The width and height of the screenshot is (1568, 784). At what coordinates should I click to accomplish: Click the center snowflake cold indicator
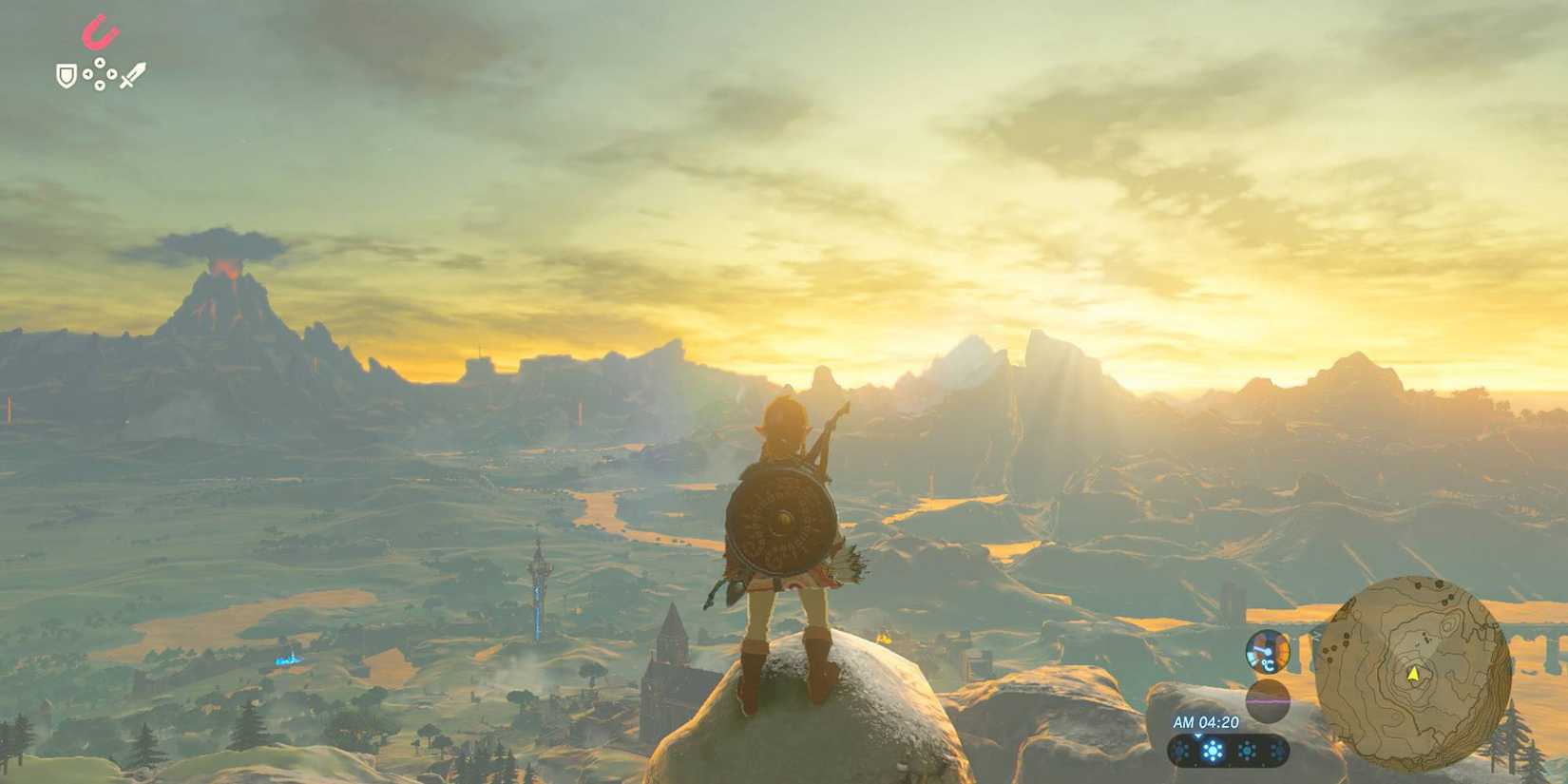(x=1213, y=751)
